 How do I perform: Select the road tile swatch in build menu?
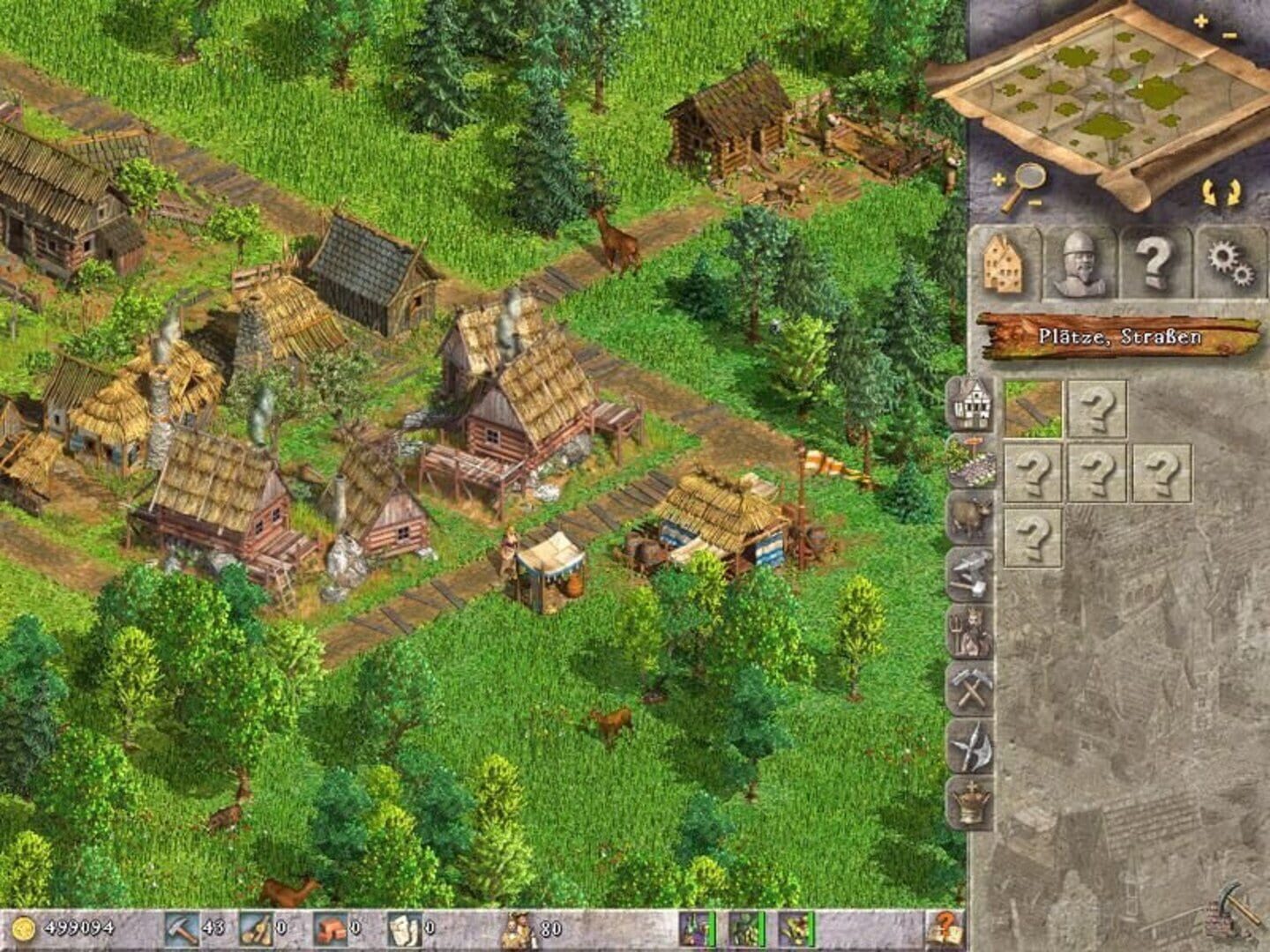[x=1030, y=410]
